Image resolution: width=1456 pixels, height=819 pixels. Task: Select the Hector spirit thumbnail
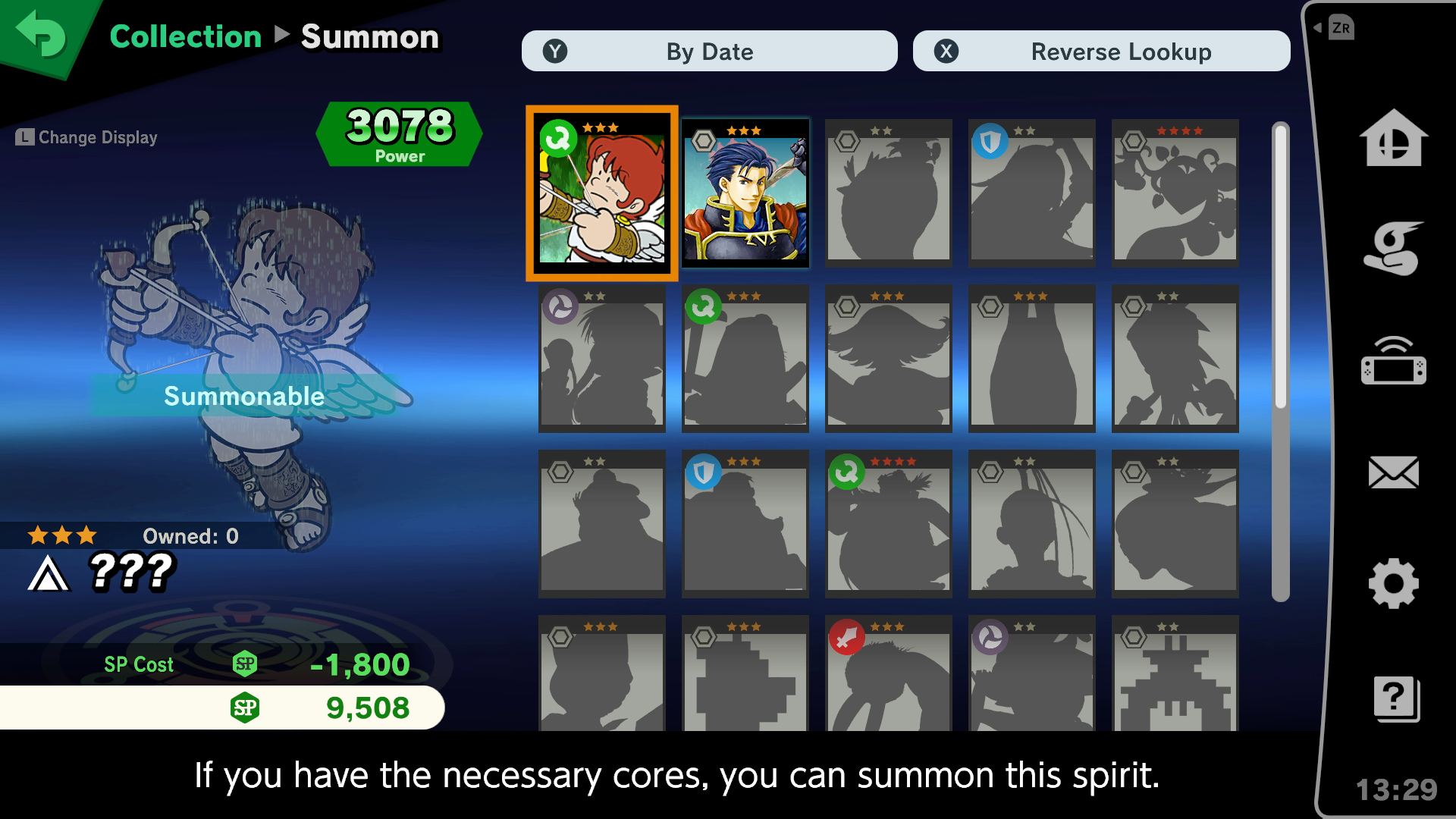tap(745, 192)
